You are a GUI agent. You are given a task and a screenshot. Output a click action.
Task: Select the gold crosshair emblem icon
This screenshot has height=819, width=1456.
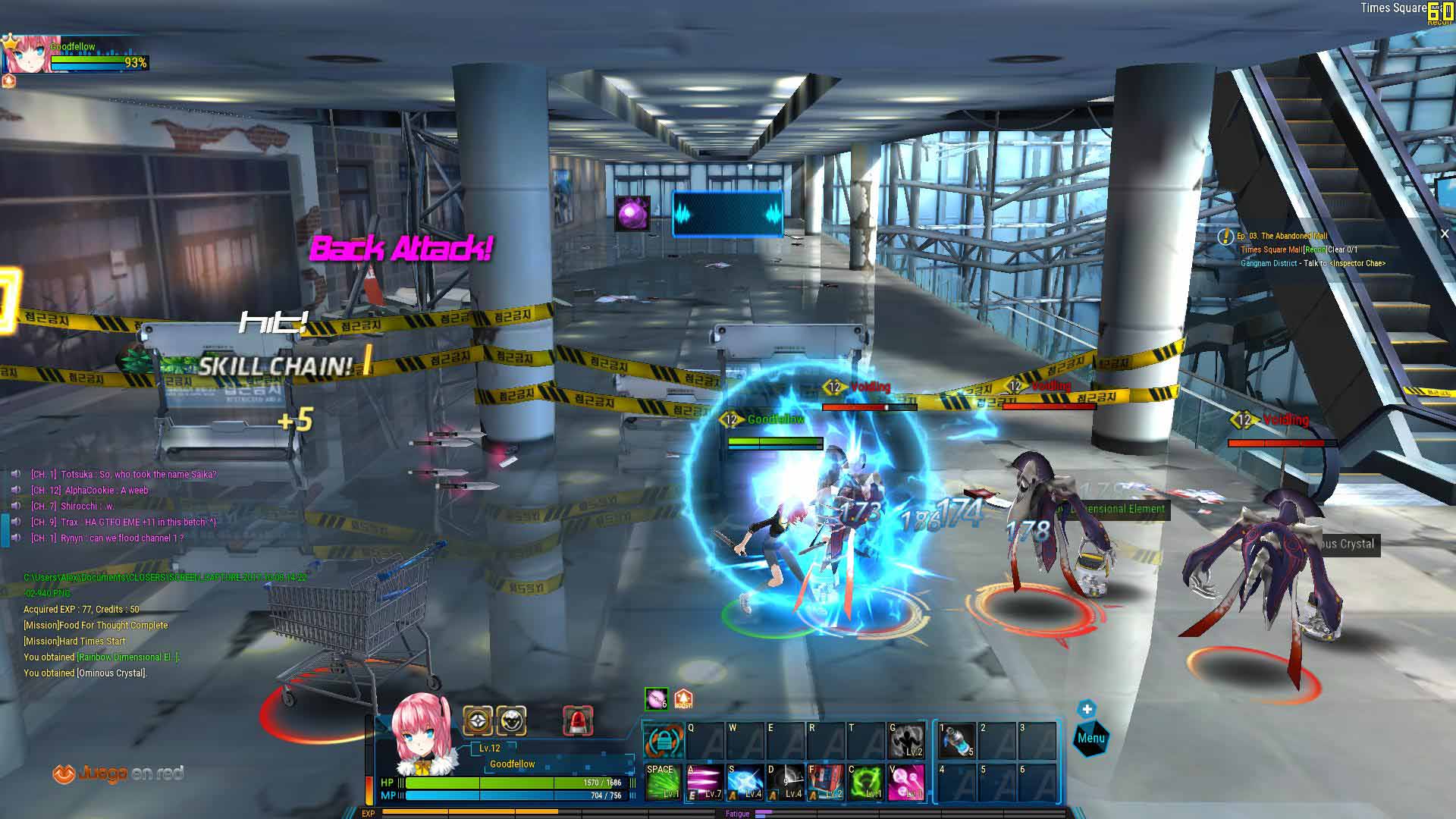[478, 720]
